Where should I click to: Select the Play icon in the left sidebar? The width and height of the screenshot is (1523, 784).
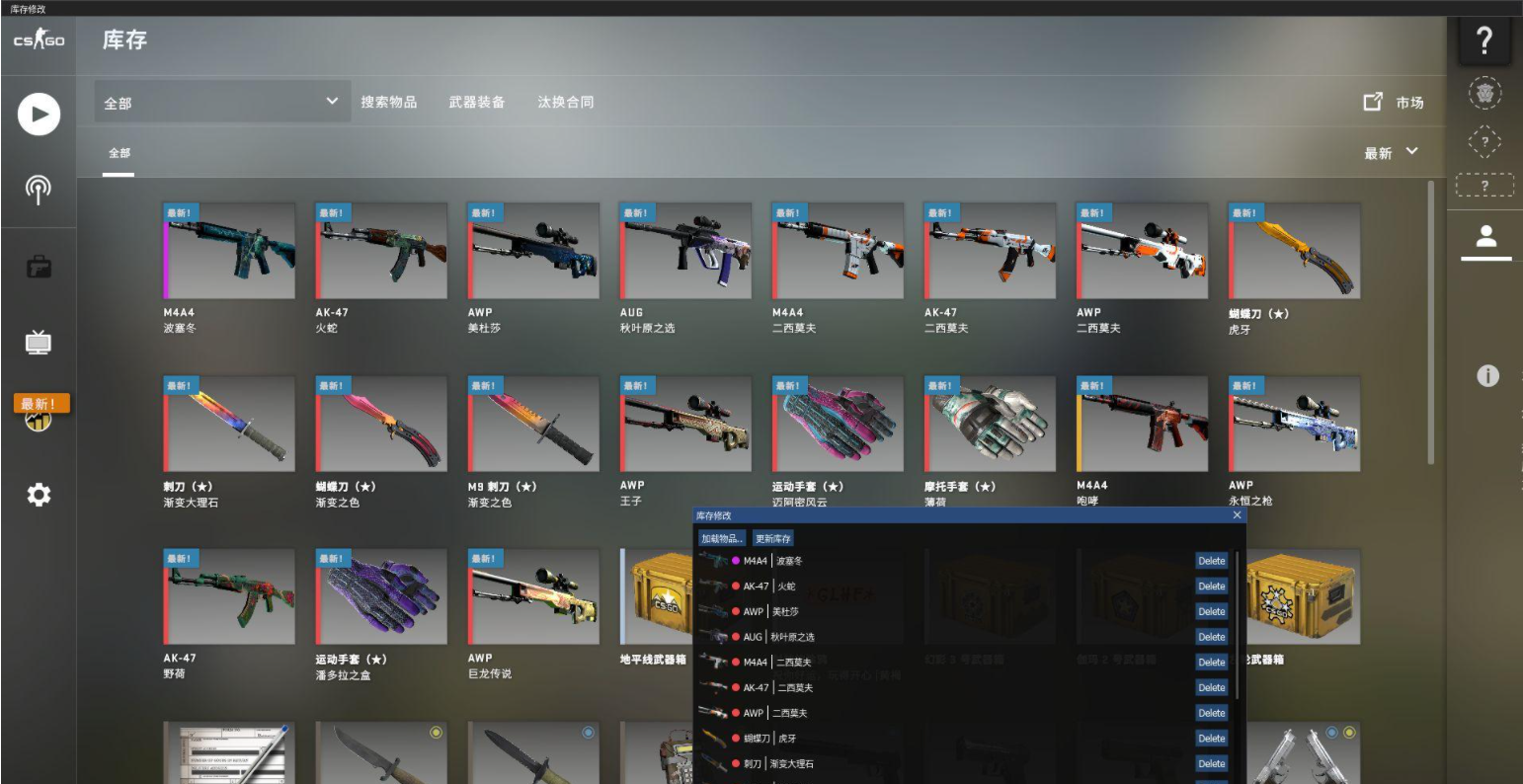pyautogui.click(x=38, y=115)
